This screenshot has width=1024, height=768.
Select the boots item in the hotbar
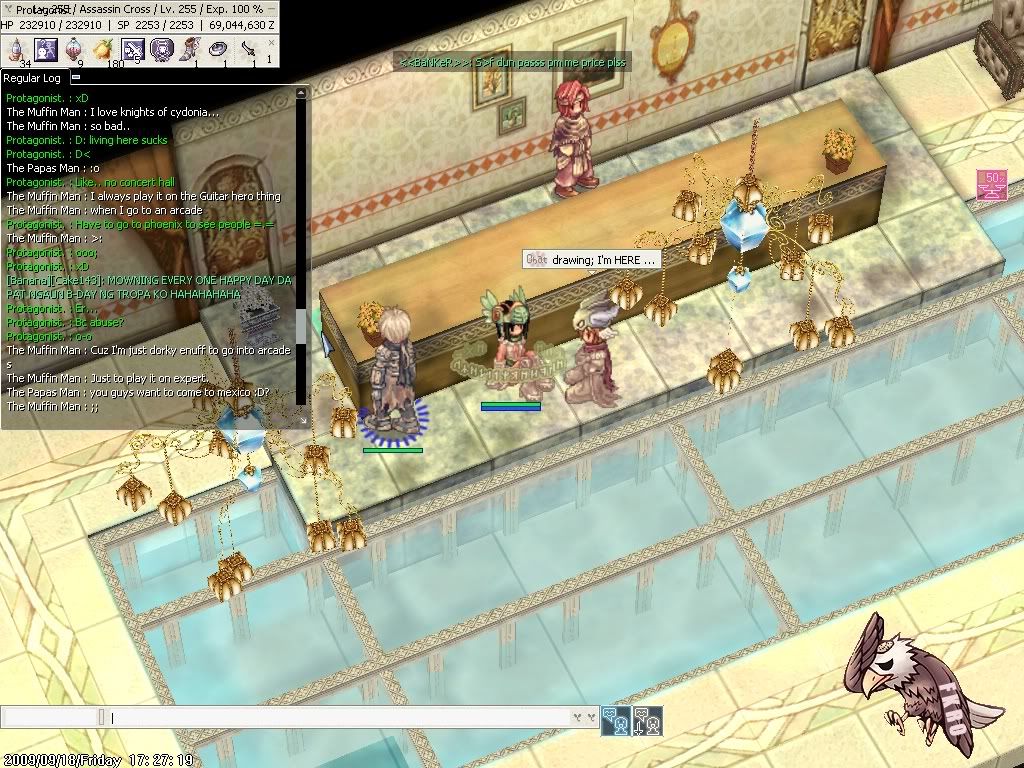pyautogui.click(x=190, y=49)
